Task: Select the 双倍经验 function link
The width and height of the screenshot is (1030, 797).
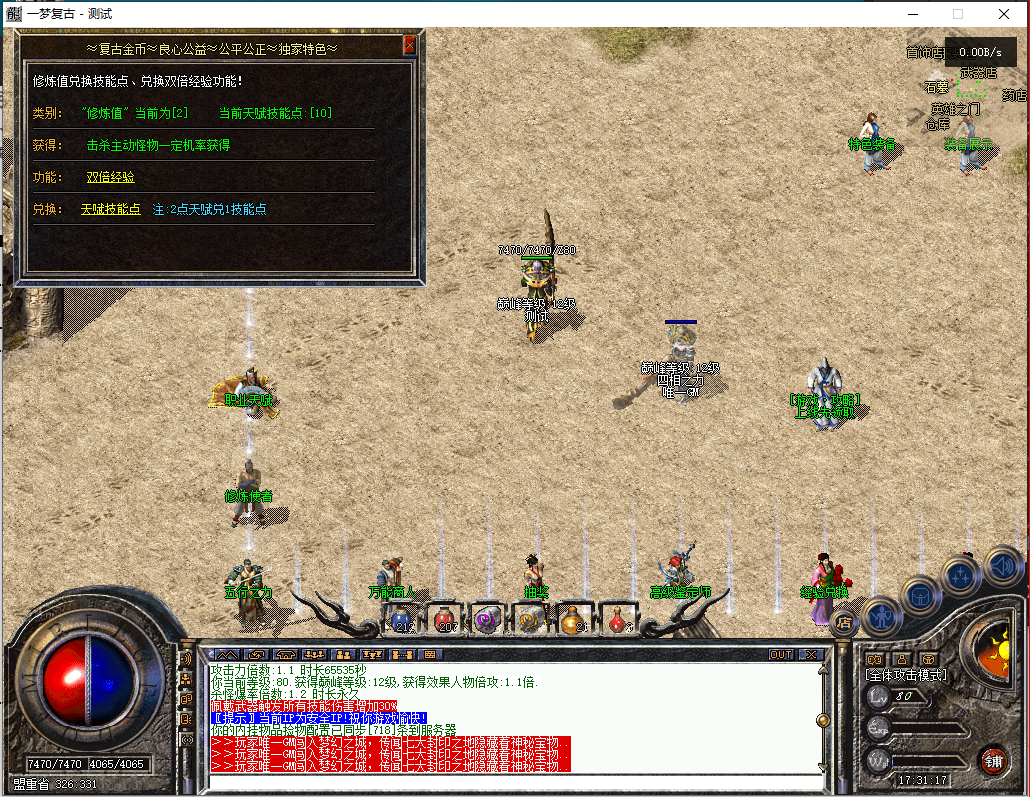Action: pos(110,177)
